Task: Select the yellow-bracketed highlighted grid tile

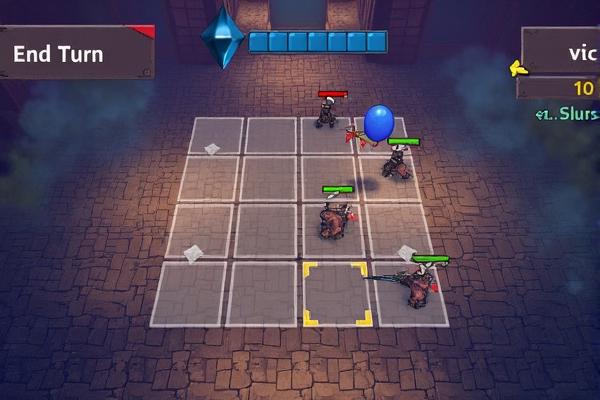Action: pos(337,294)
